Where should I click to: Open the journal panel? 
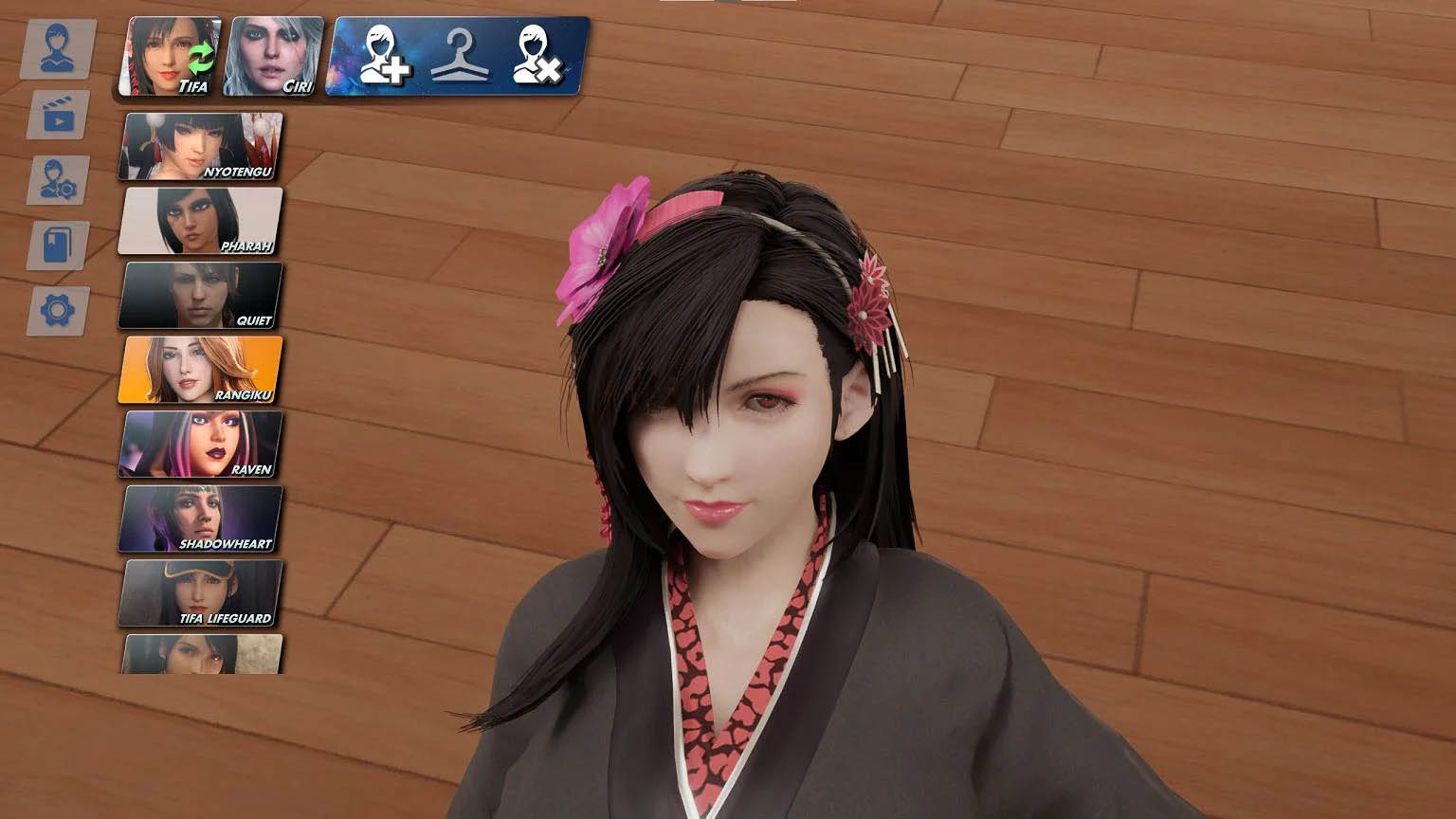tap(59, 245)
